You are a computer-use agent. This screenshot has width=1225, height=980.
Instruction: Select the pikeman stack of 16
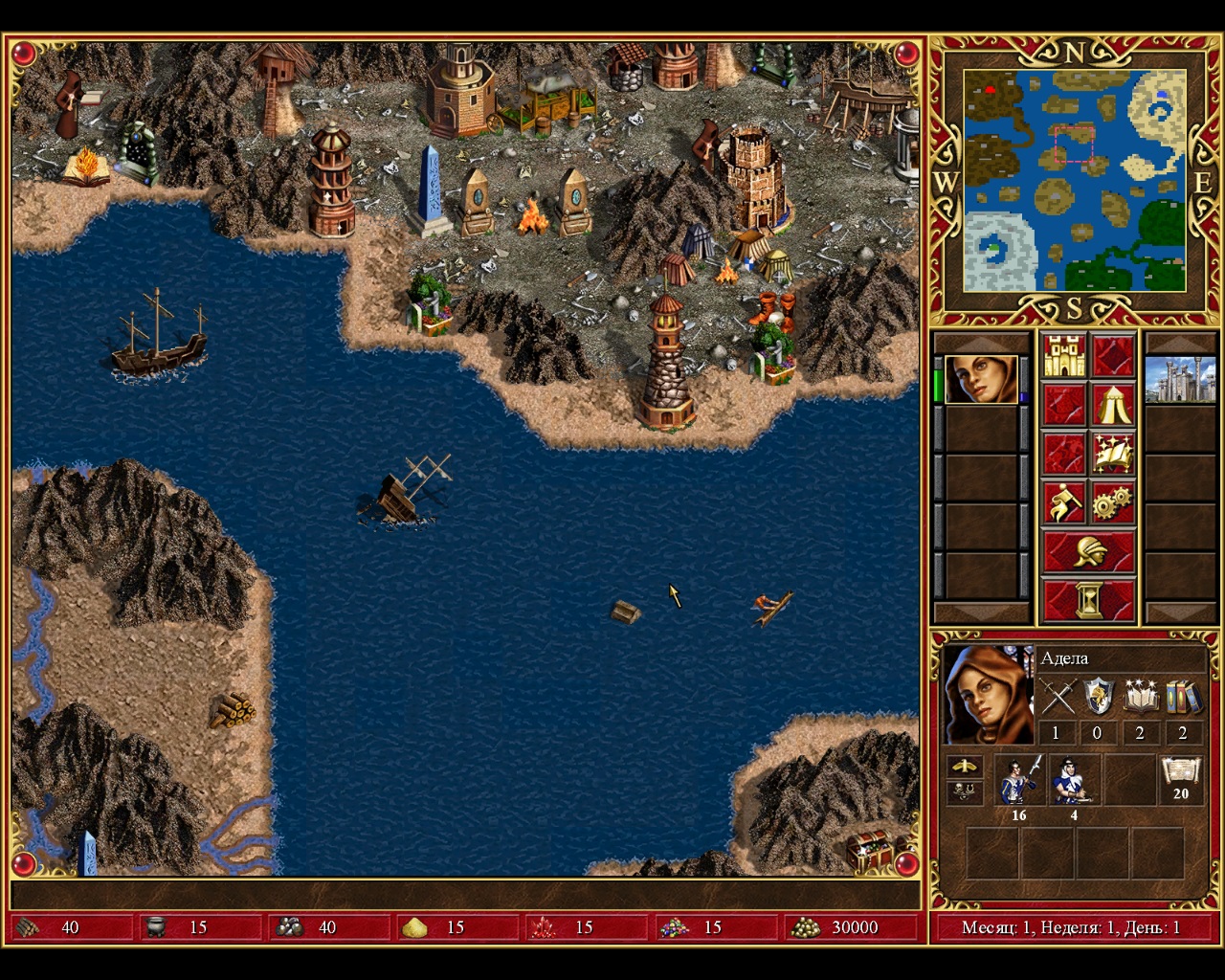1018,780
